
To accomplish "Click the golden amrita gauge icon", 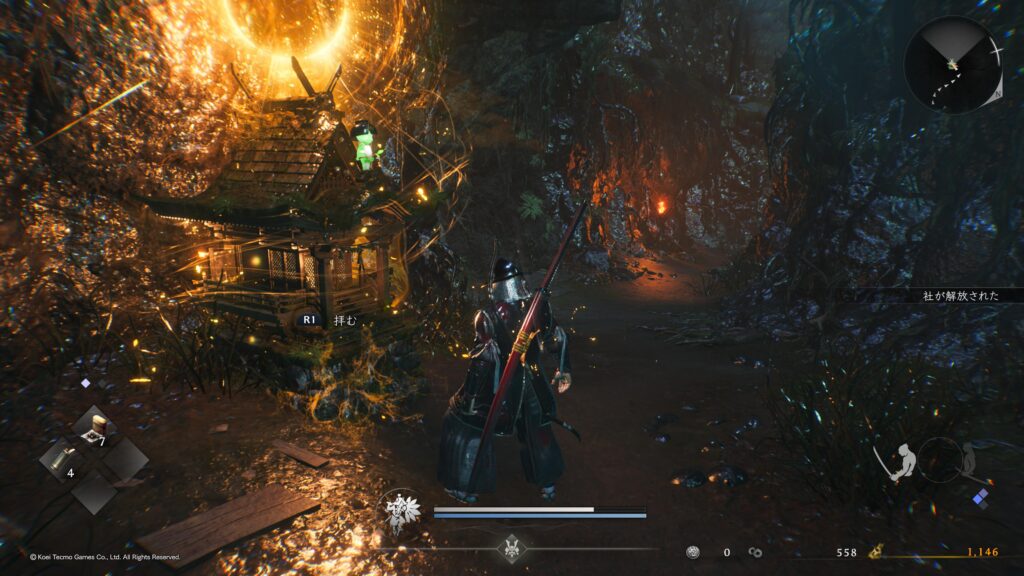I will coord(874,551).
